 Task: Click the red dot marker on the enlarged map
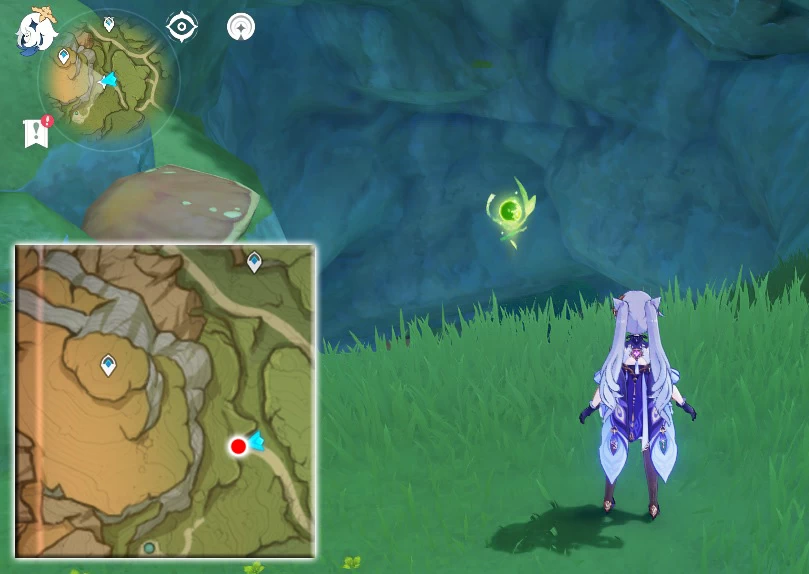(x=238, y=446)
